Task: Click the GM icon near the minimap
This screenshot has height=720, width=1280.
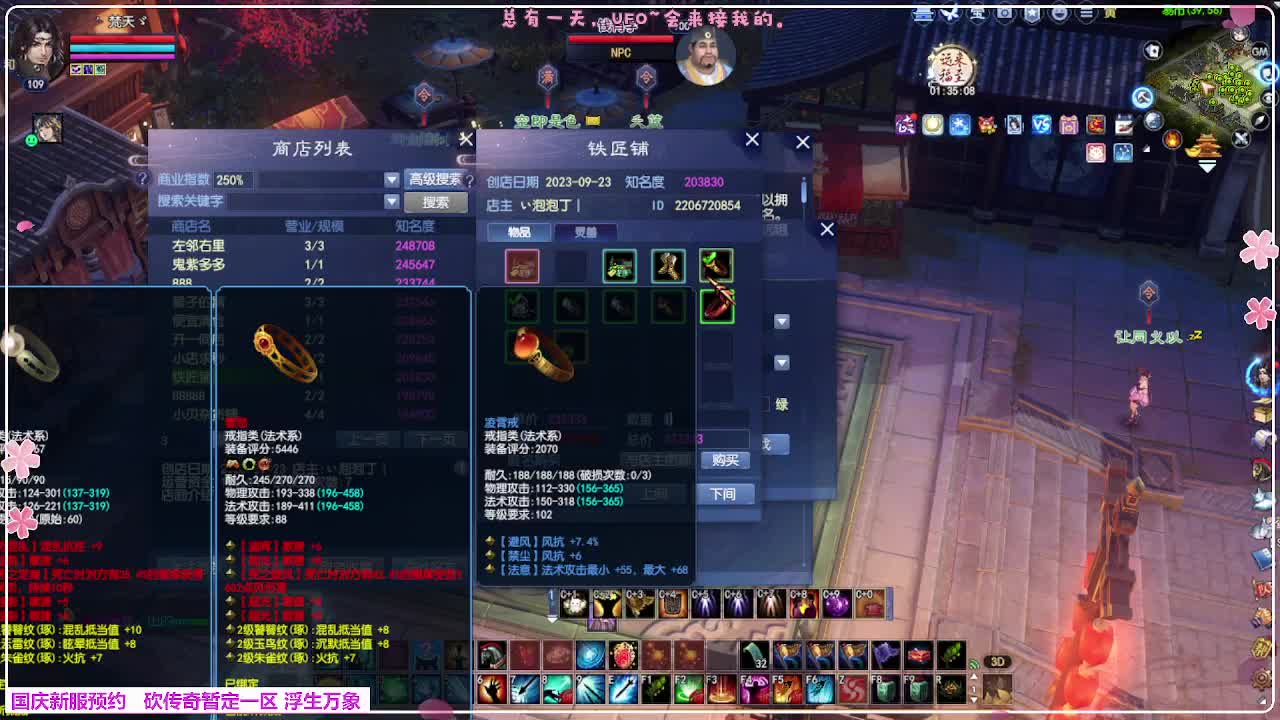Action: point(1259,52)
